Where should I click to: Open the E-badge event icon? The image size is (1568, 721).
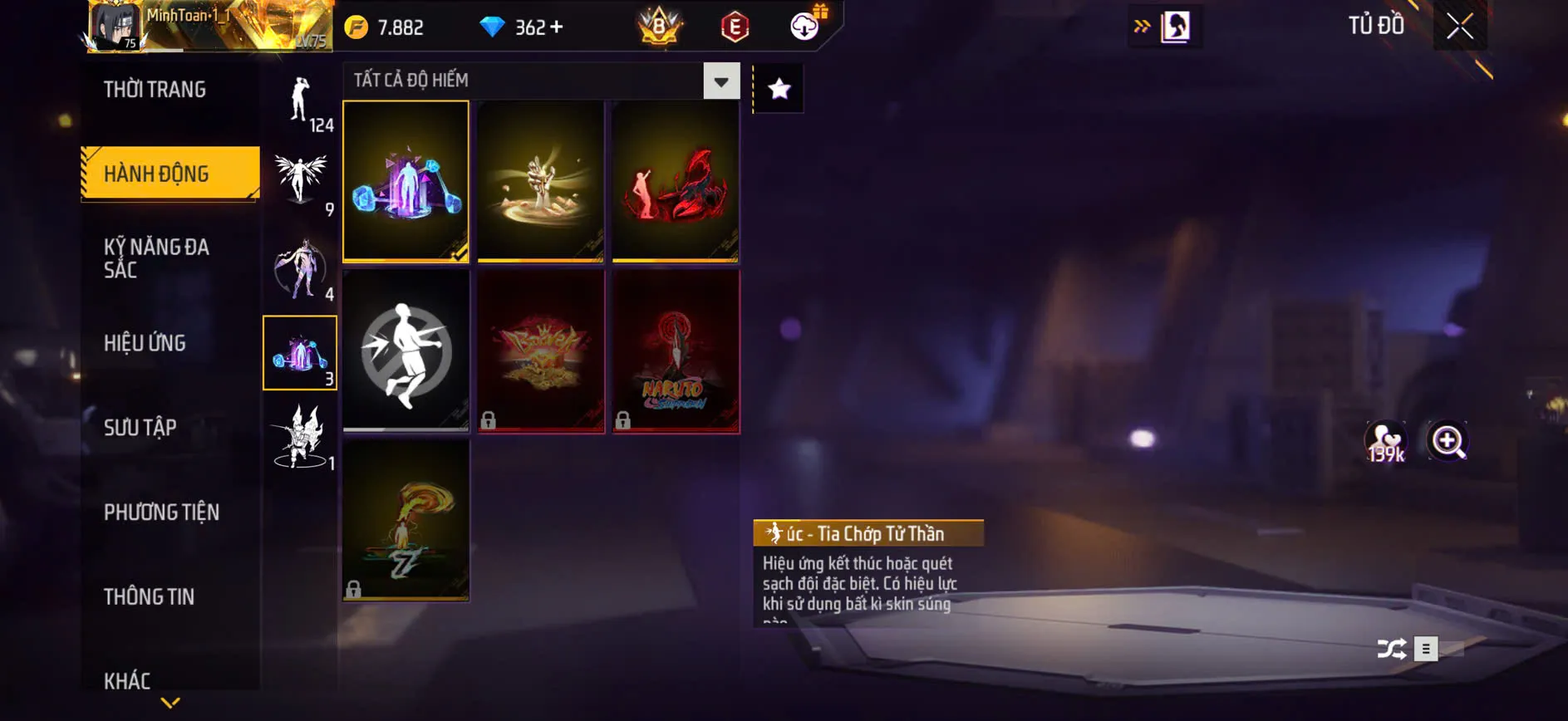[733, 25]
